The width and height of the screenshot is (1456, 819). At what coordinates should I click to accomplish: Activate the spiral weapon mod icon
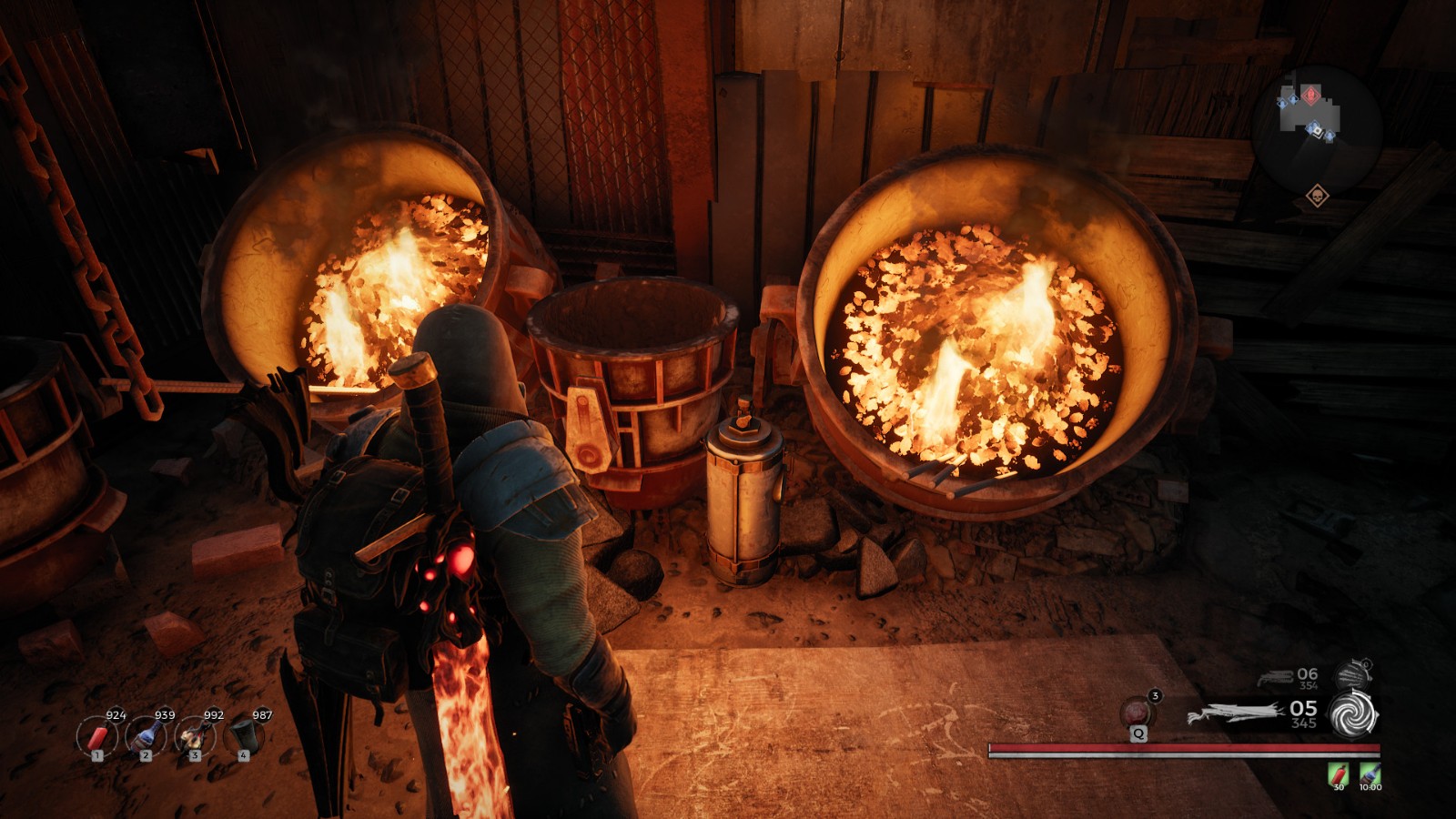1354,714
